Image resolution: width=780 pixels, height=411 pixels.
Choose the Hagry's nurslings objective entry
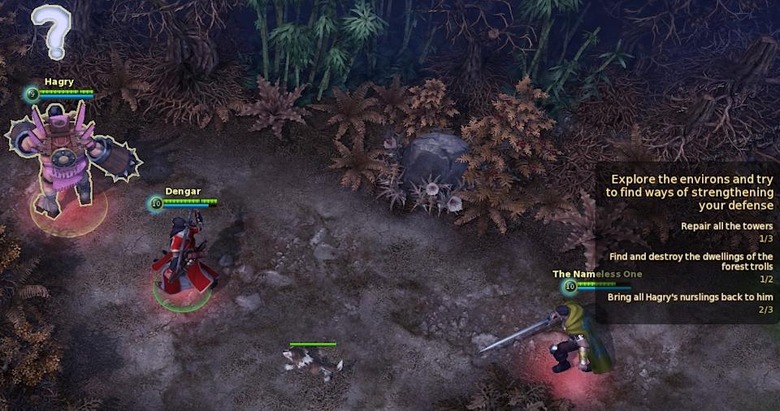[690, 297]
